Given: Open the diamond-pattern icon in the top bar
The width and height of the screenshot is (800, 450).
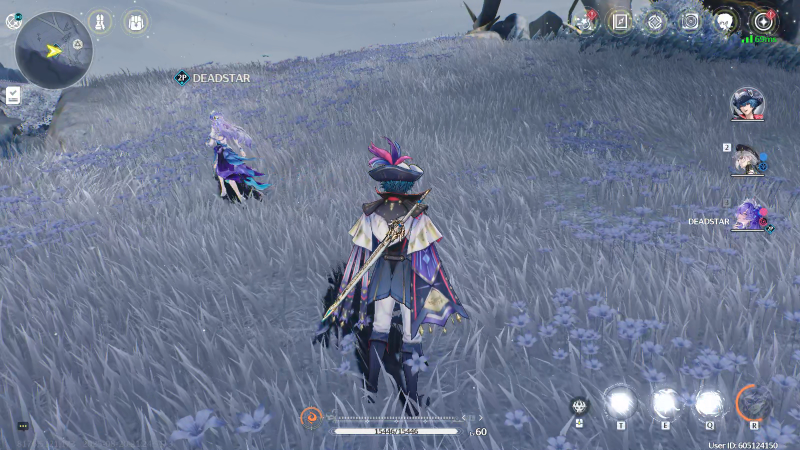Looking at the screenshot, I should [655, 22].
